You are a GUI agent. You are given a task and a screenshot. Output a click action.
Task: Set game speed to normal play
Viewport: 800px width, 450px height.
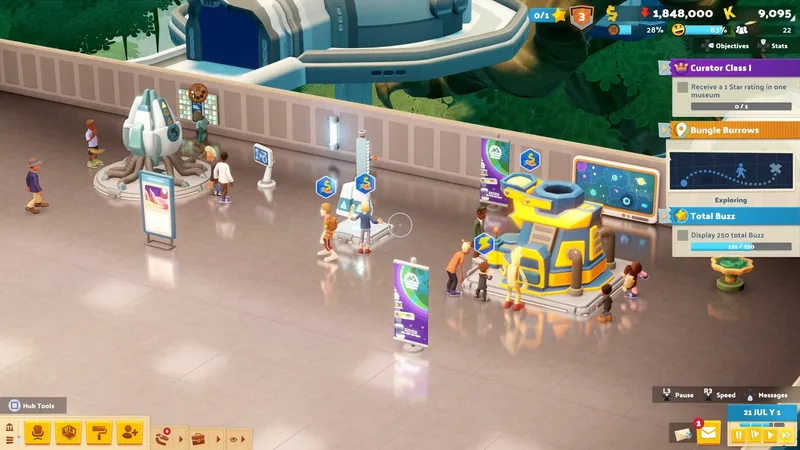click(x=770, y=435)
